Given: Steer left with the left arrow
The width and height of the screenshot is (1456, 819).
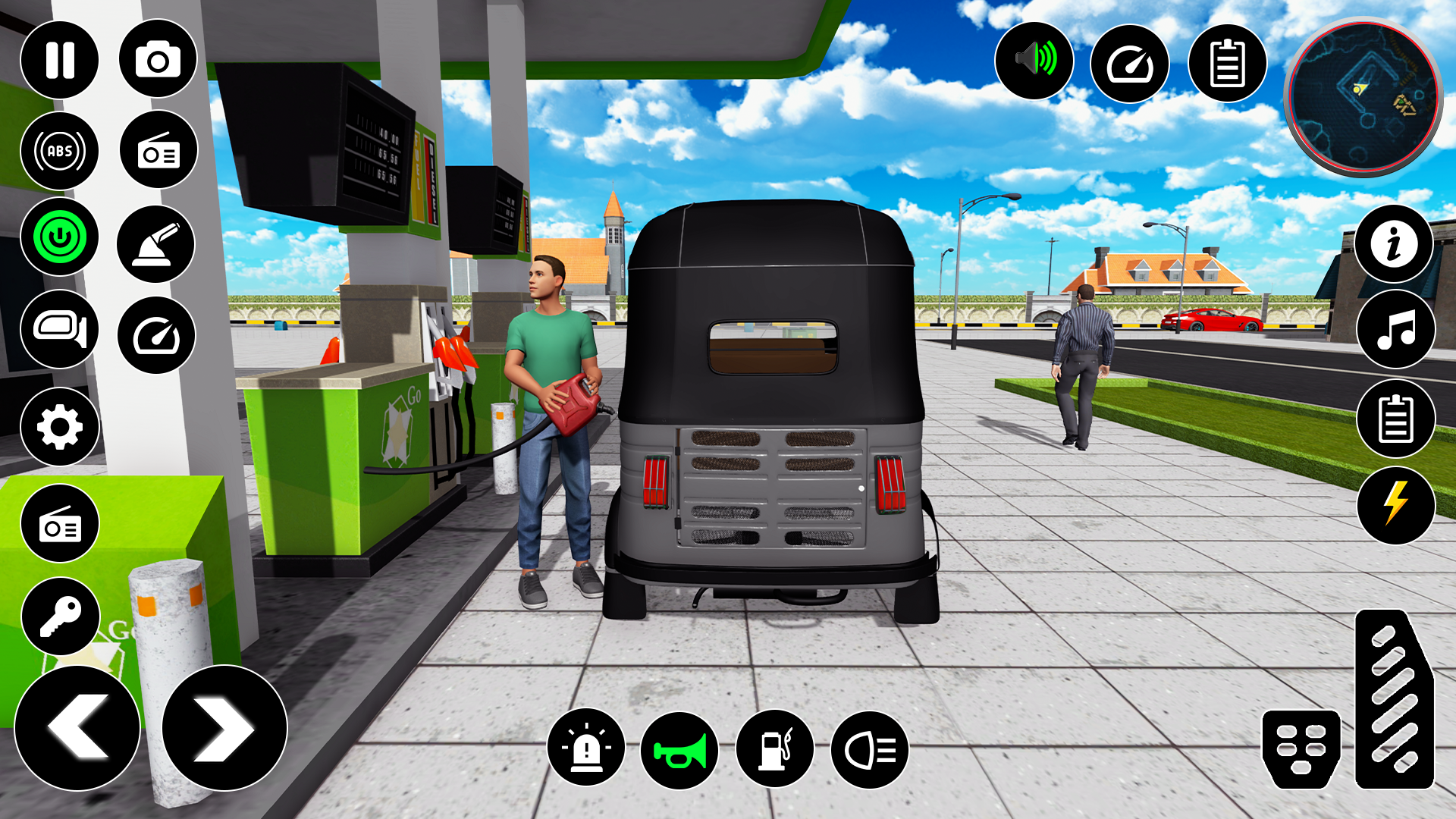Looking at the screenshot, I should [77, 728].
